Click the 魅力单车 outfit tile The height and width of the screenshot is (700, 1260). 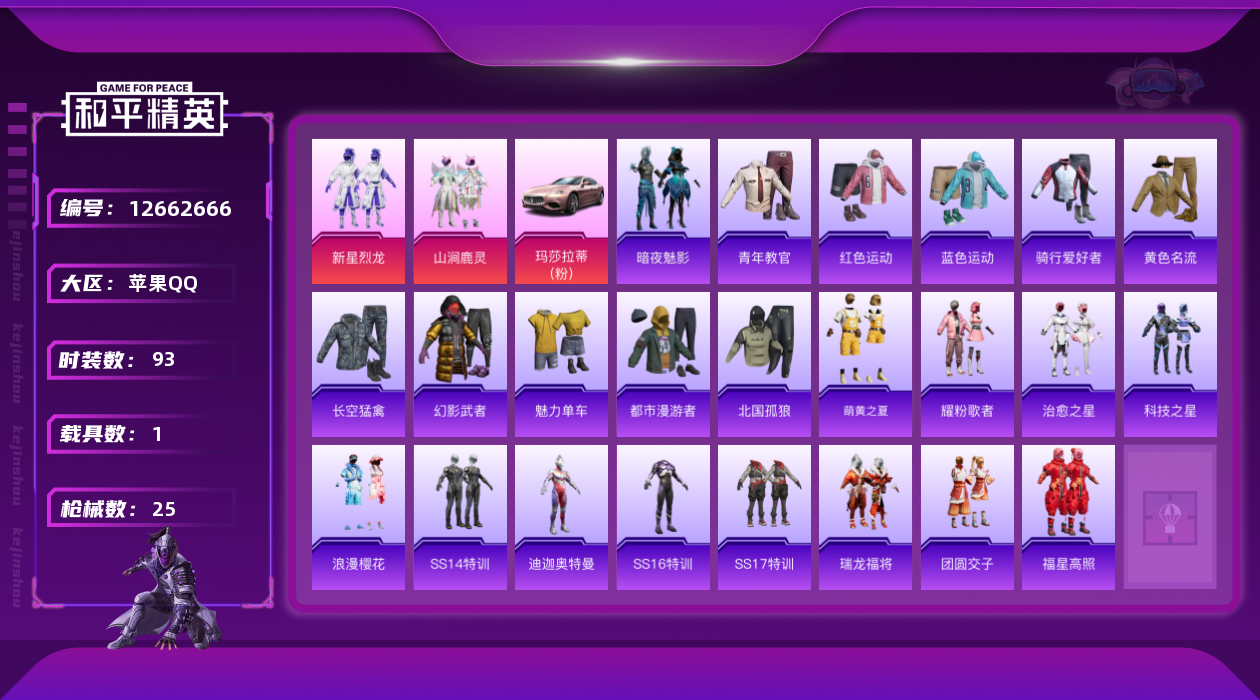point(561,364)
